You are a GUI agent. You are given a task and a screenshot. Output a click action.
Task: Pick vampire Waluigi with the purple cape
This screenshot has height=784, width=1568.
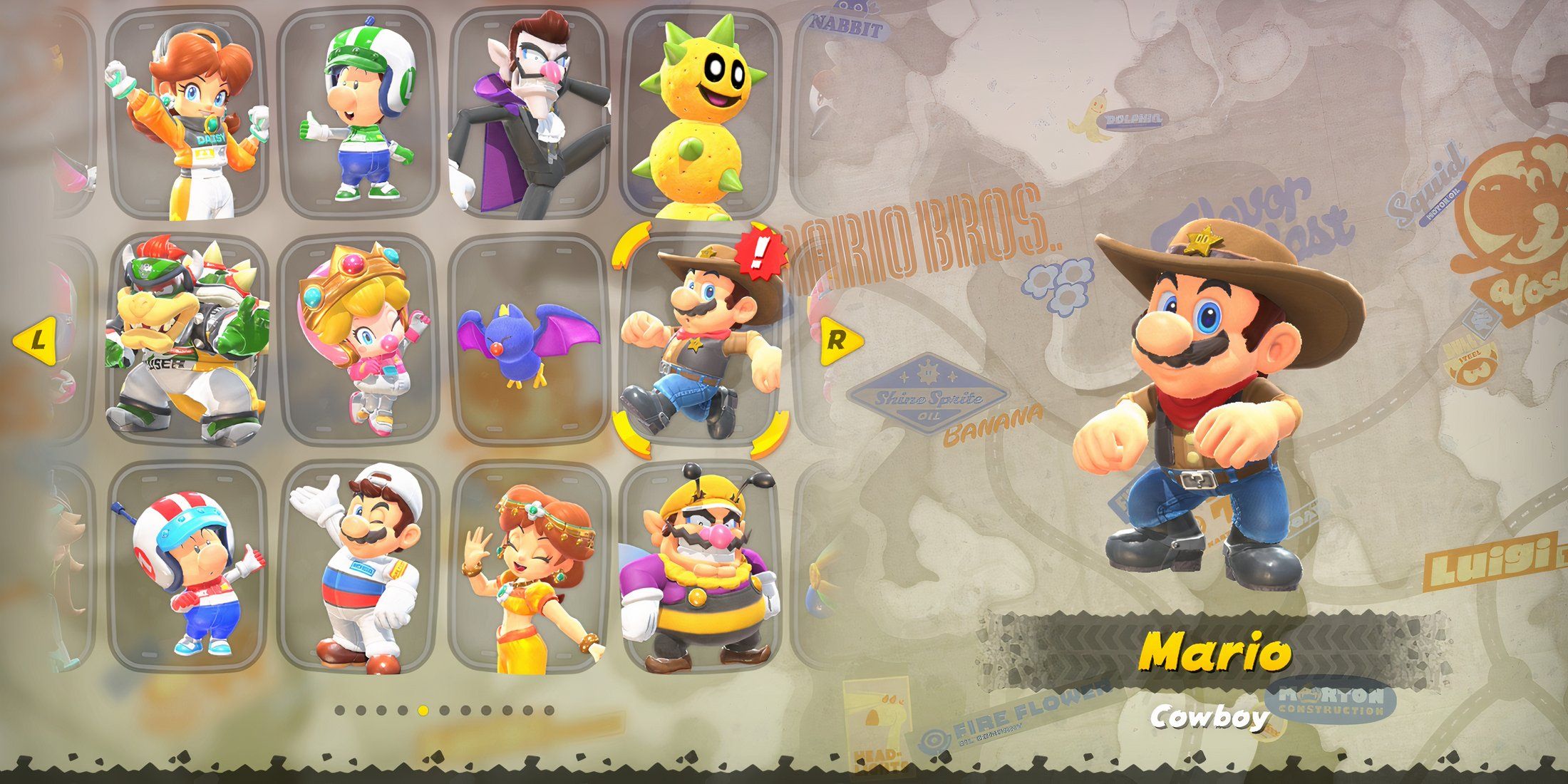click(529, 114)
